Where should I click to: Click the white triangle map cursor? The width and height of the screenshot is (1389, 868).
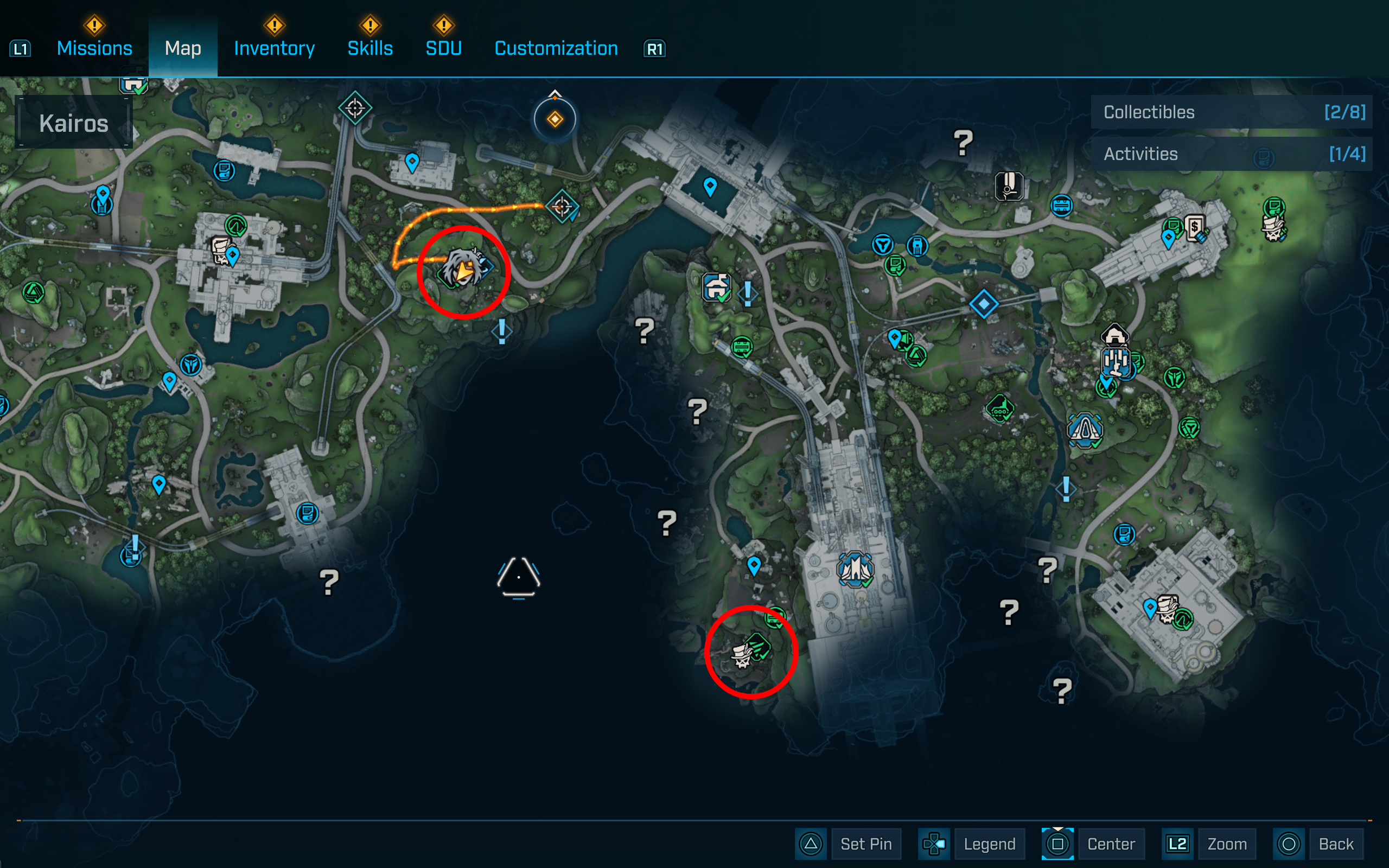[x=518, y=577]
